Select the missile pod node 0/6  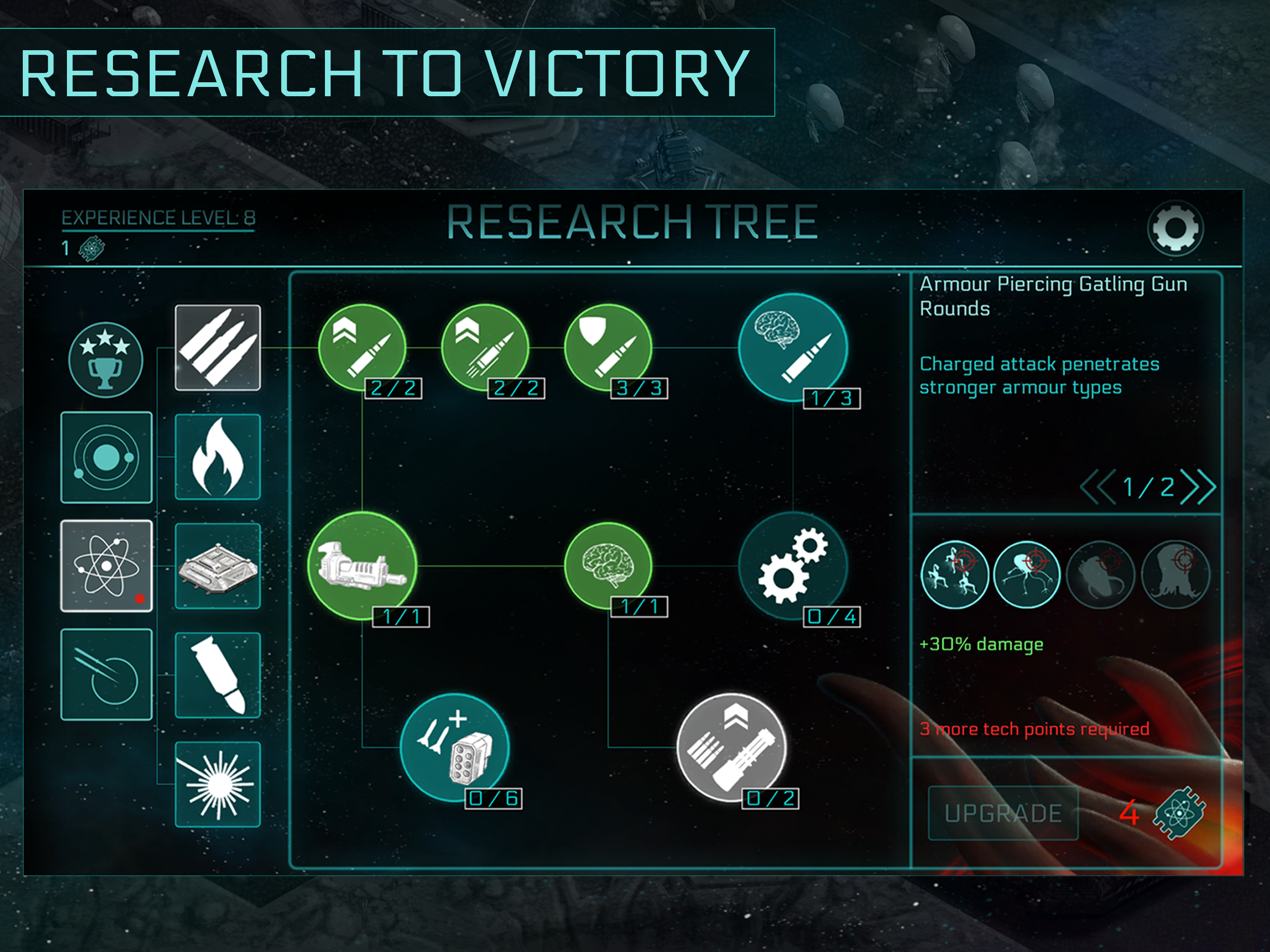454,747
